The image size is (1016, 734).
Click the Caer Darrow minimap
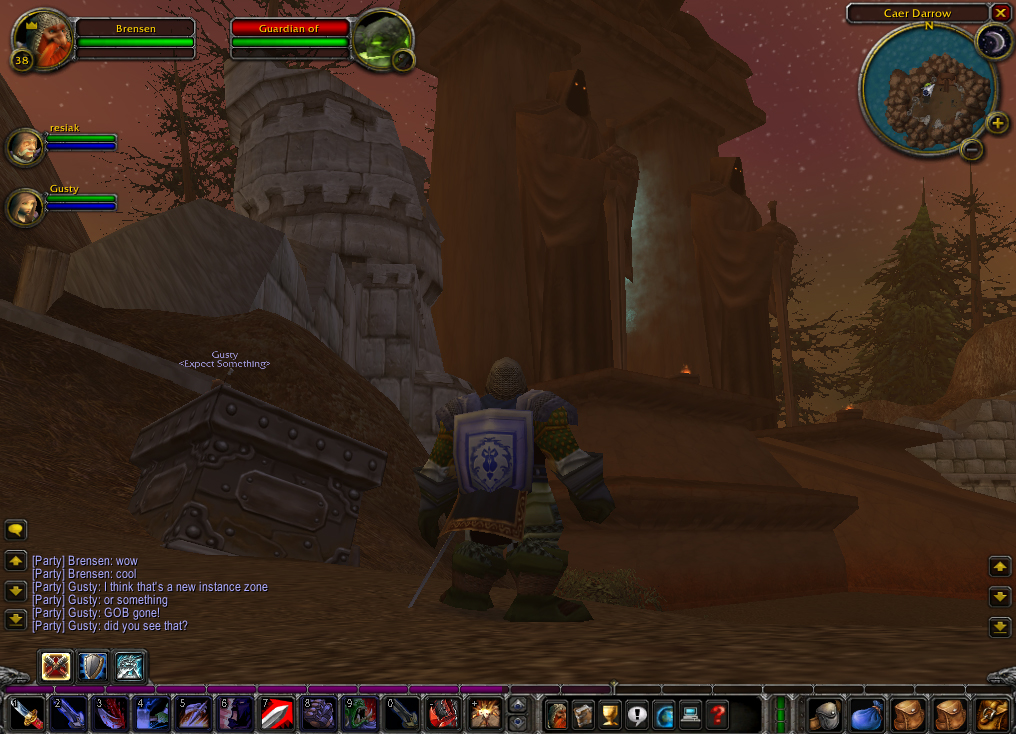click(927, 91)
